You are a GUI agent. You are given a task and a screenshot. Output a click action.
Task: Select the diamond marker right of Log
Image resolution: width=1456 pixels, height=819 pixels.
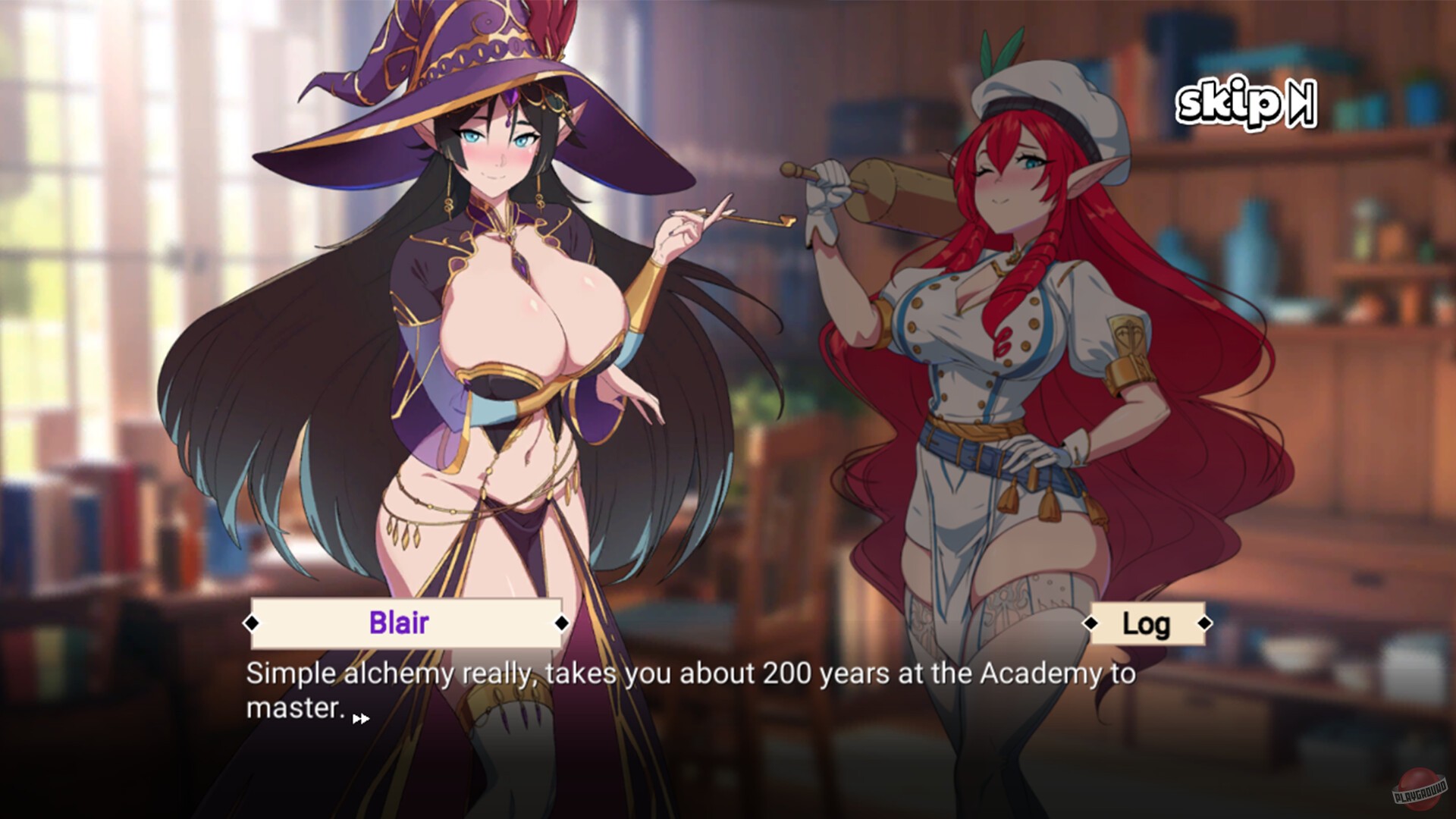click(1206, 624)
